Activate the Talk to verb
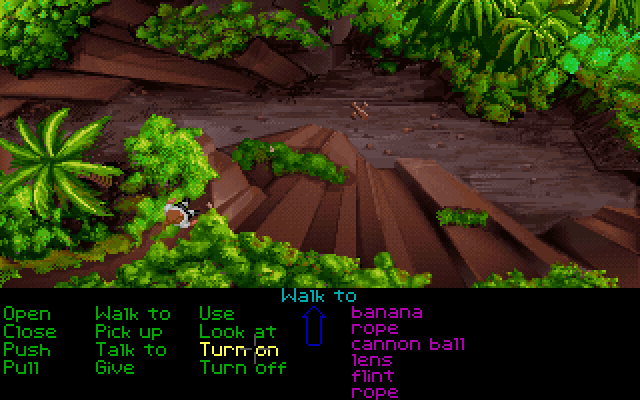 131,350
